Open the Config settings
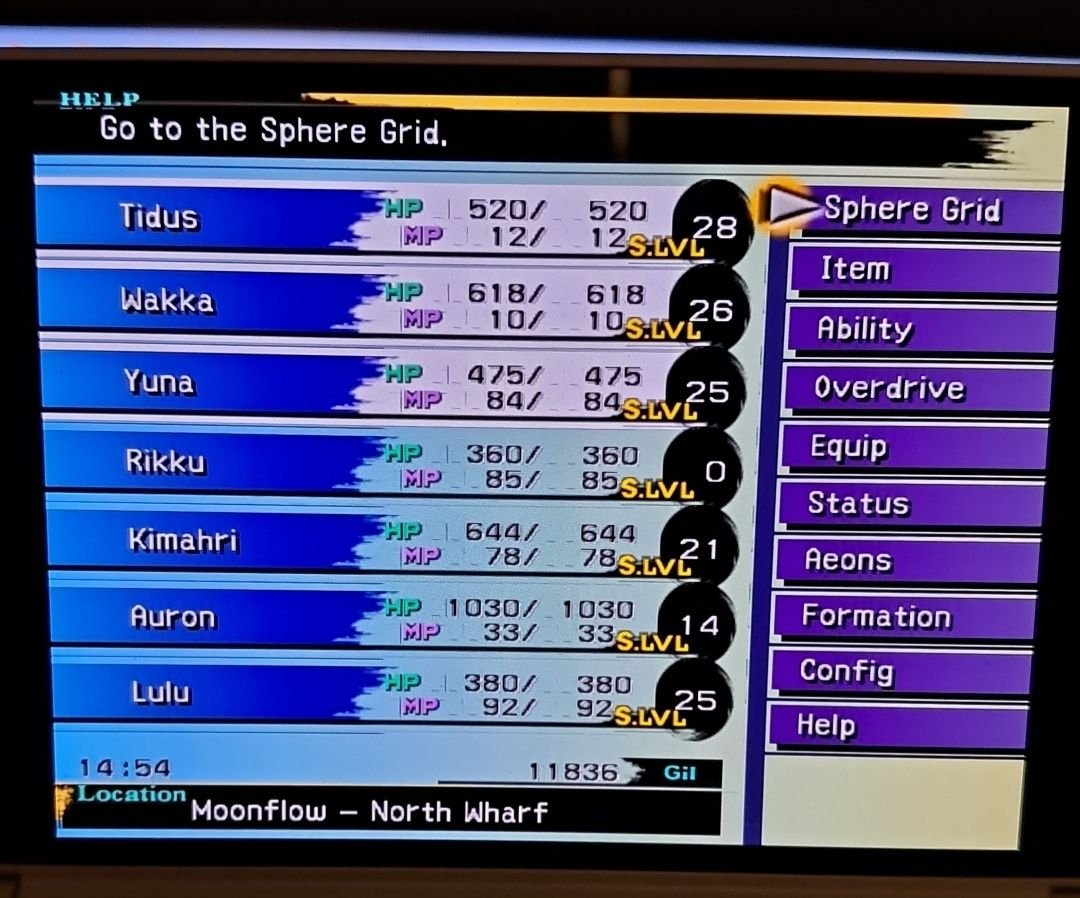Image resolution: width=1080 pixels, height=898 pixels. tap(898, 671)
